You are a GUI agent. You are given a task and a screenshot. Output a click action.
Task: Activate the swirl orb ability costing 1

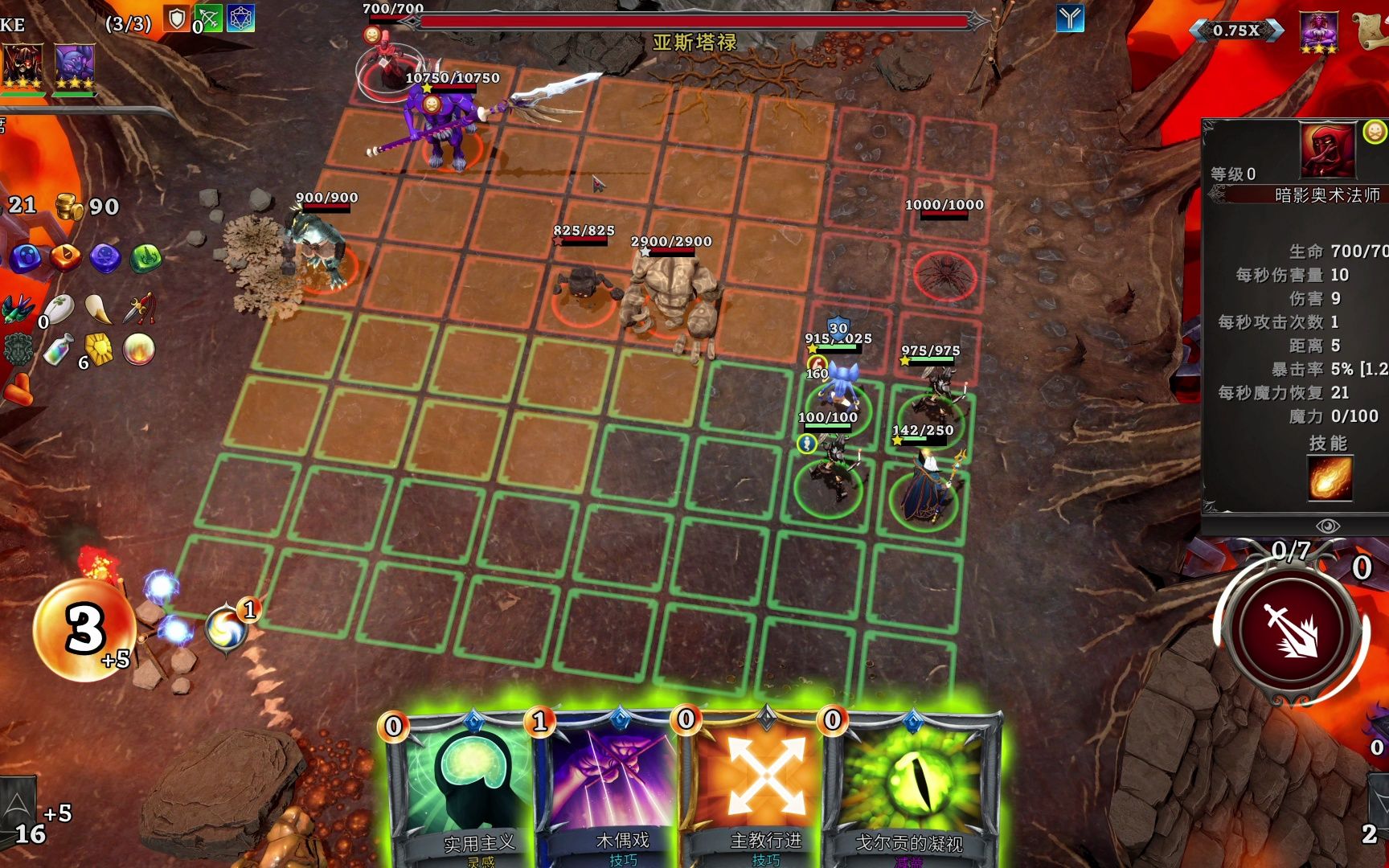pos(226,628)
